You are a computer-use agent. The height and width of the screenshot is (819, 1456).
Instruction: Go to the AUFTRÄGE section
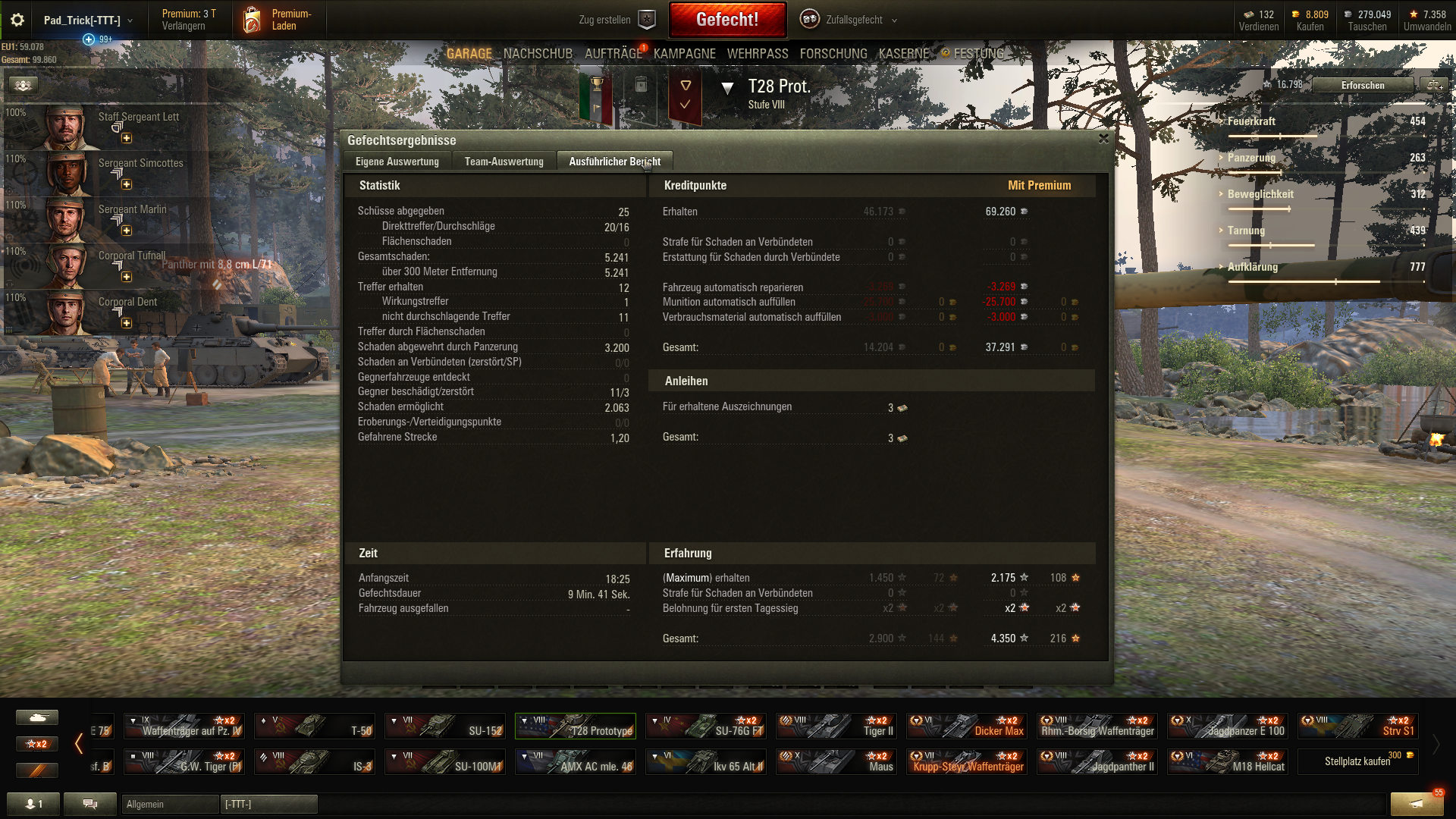(x=613, y=54)
